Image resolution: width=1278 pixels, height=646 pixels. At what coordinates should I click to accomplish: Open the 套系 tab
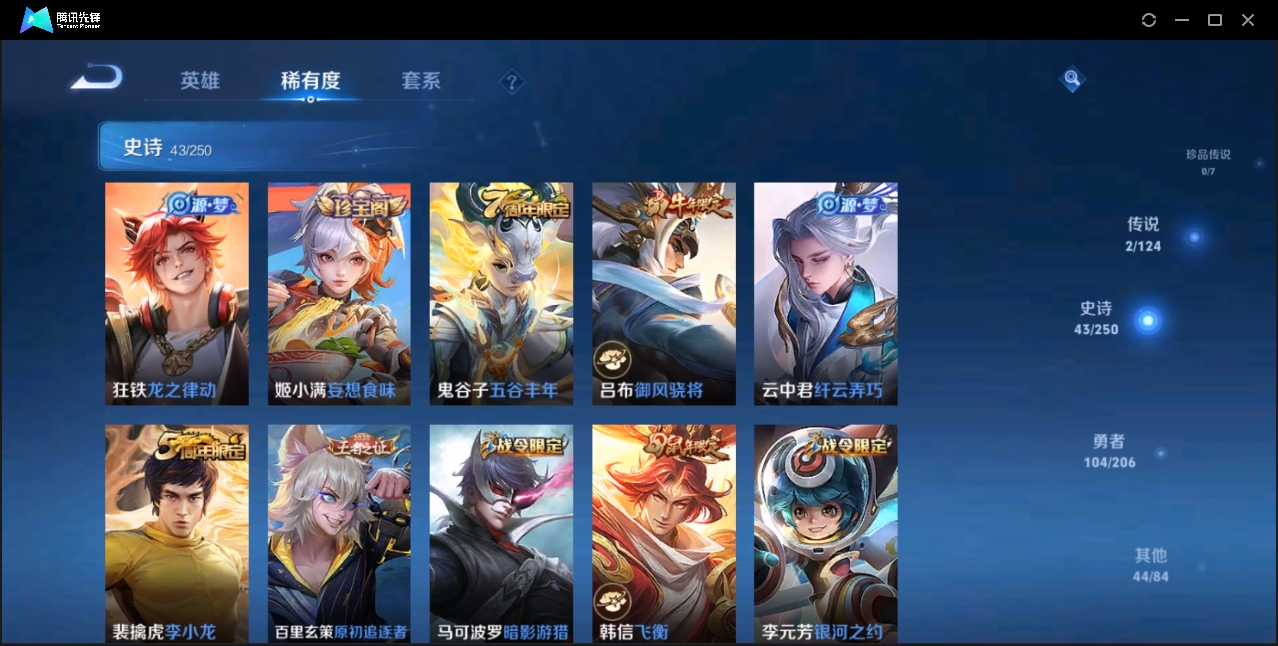421,81
